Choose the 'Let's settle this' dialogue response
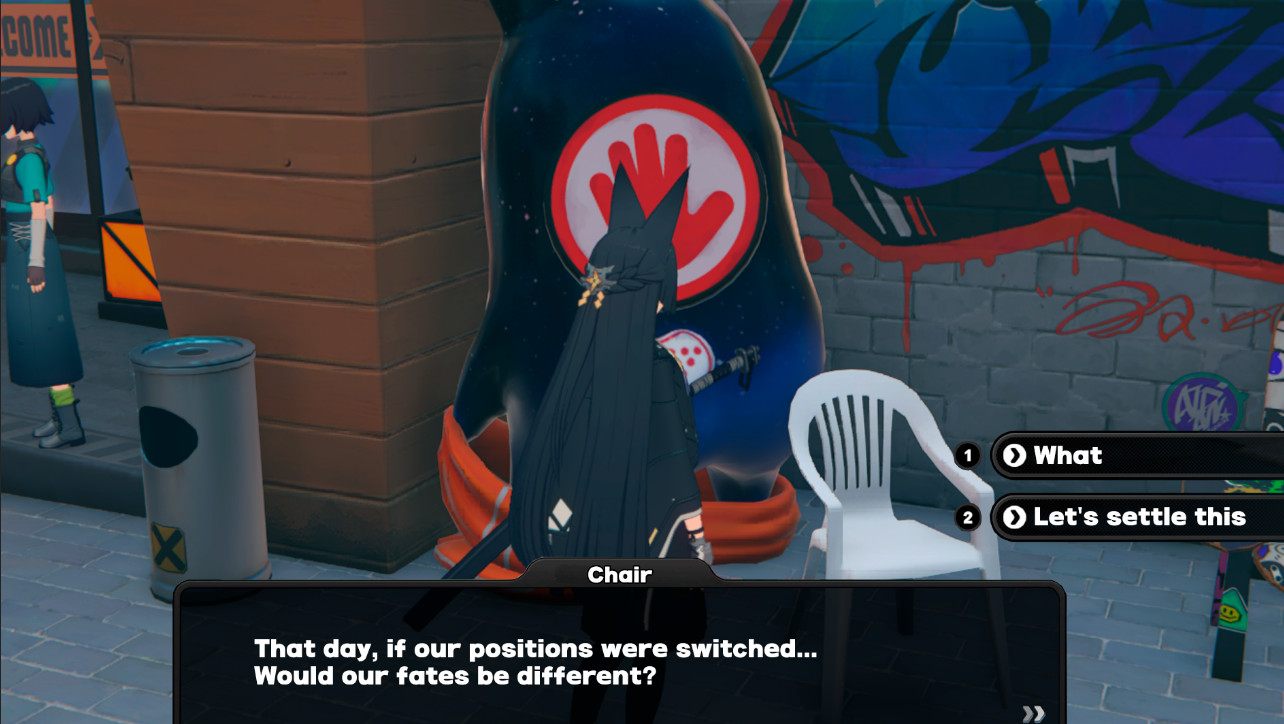 [1130, 517]
